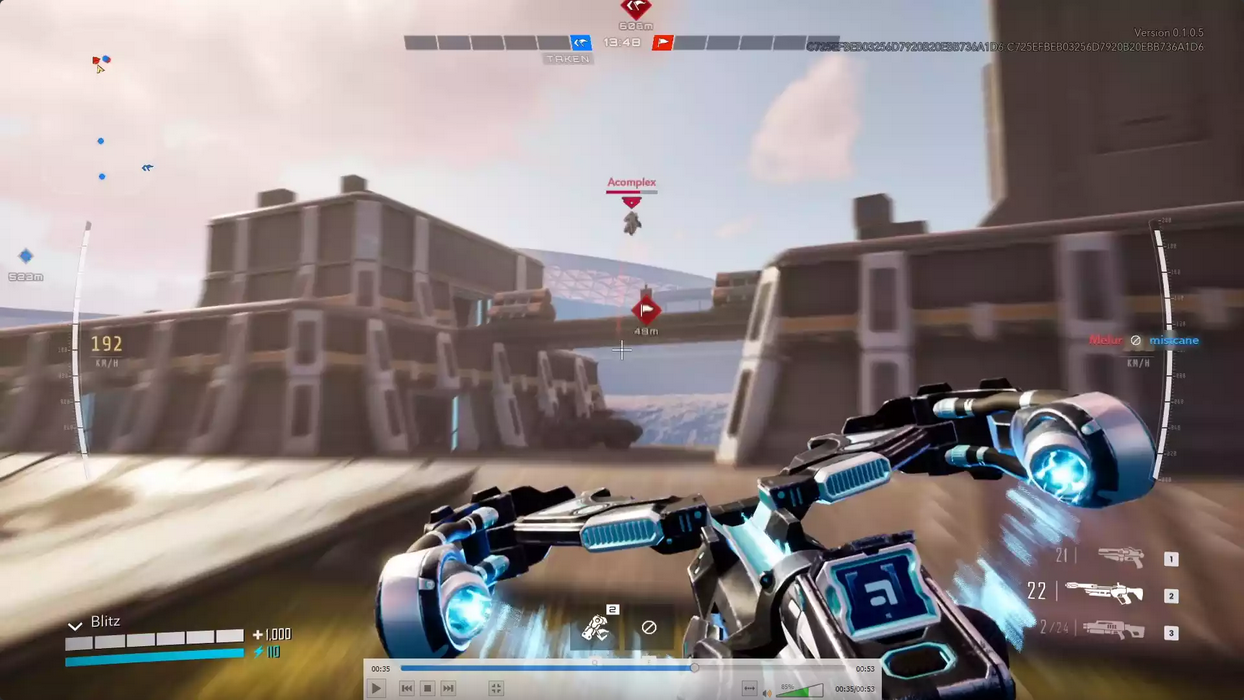Click the red team flag status icon
This screenshot has width=1244, height=700.
coord(662,43)
